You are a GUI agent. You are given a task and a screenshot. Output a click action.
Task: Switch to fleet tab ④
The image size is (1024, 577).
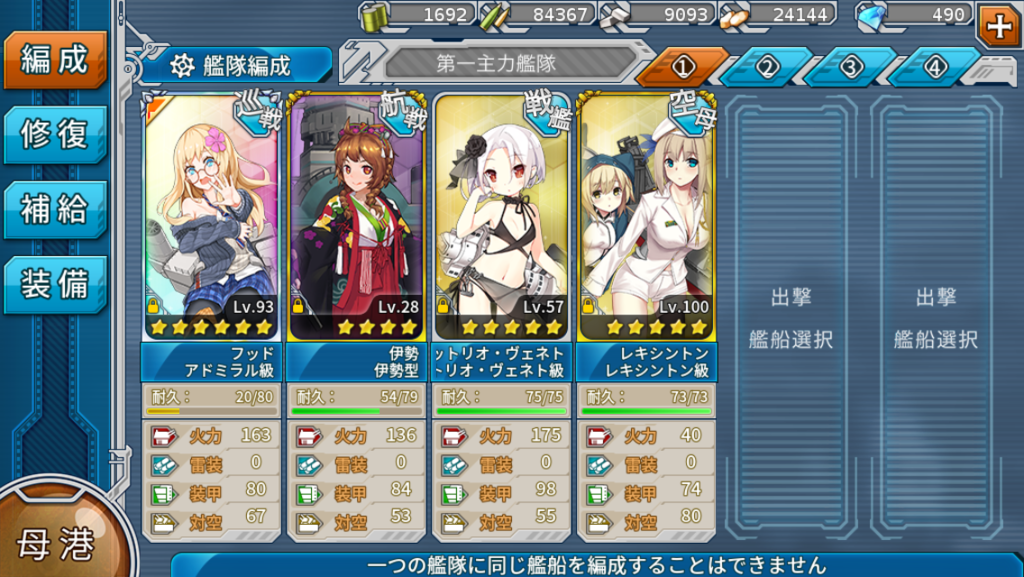click(934, 67)
